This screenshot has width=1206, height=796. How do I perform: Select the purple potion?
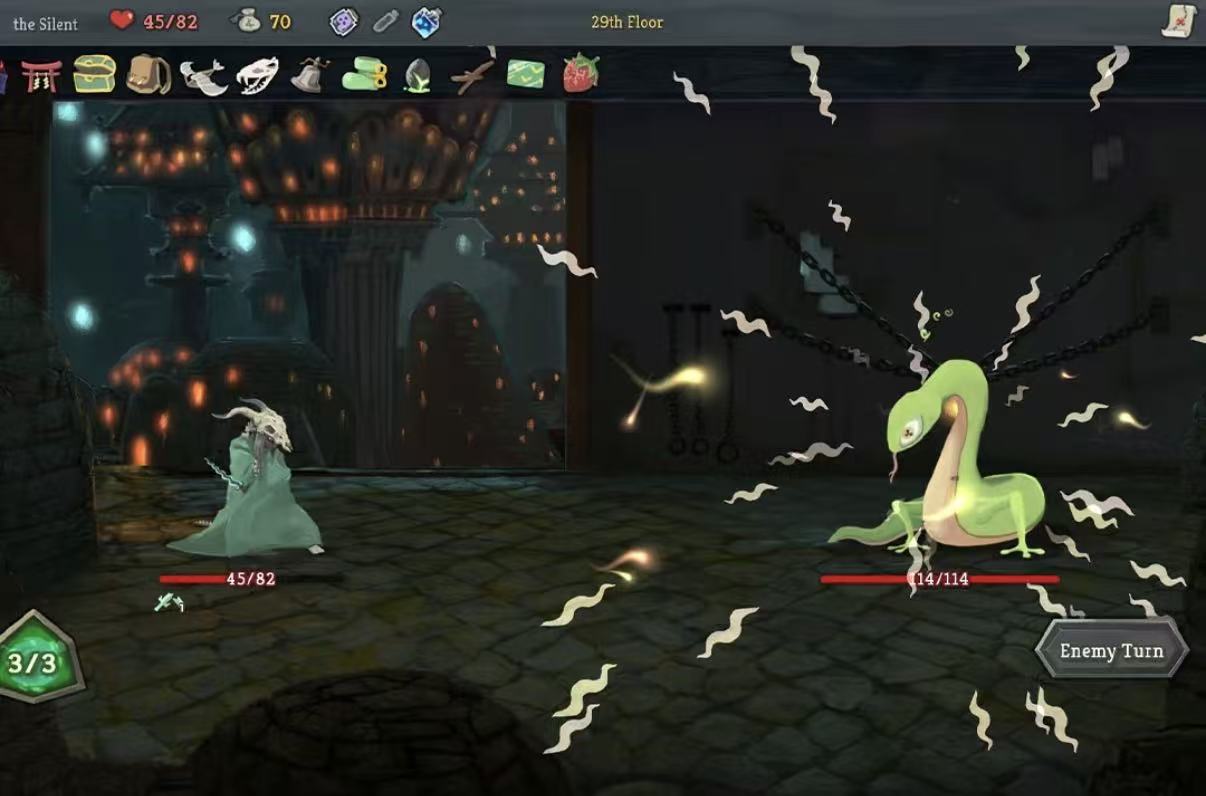(x=344, y=21)
